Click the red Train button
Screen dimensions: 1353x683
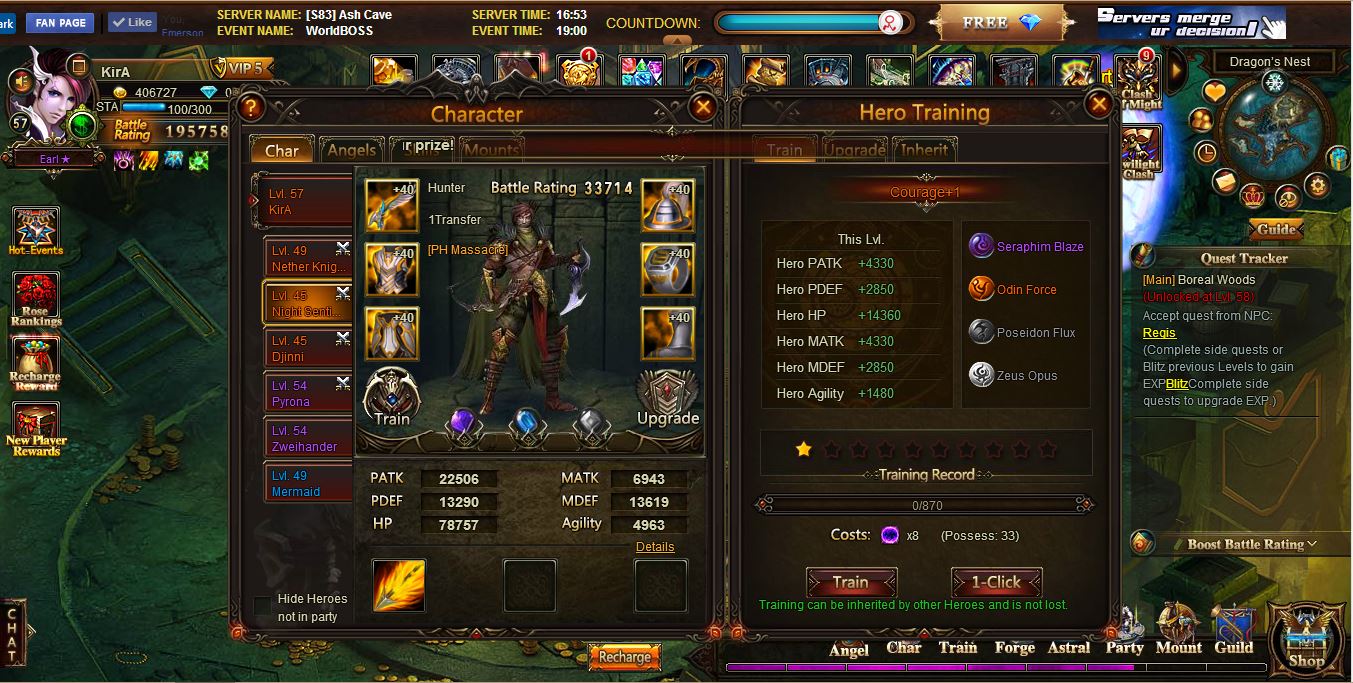click(x=850, y=582)
